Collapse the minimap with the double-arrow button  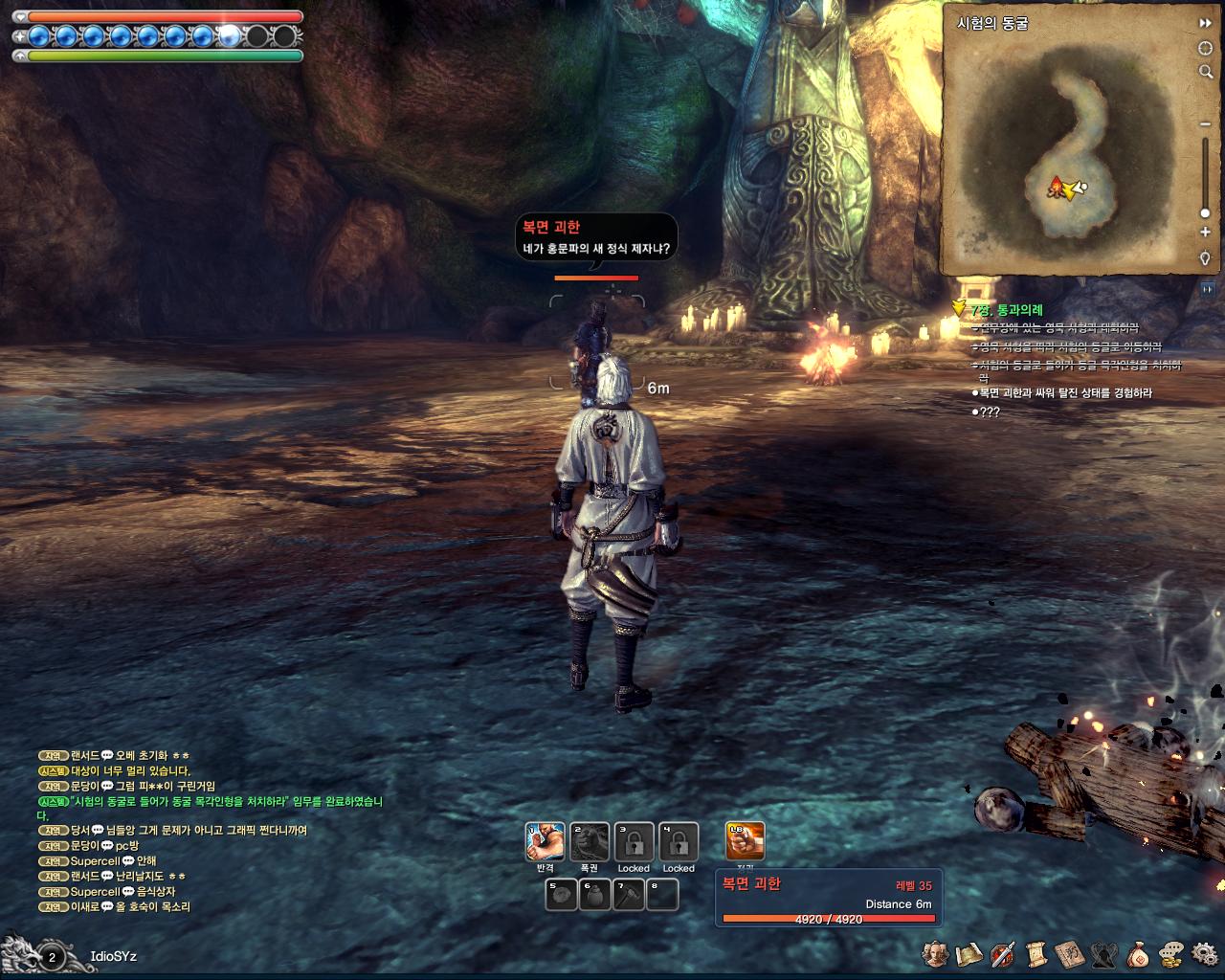click(x=1206, y=23)
